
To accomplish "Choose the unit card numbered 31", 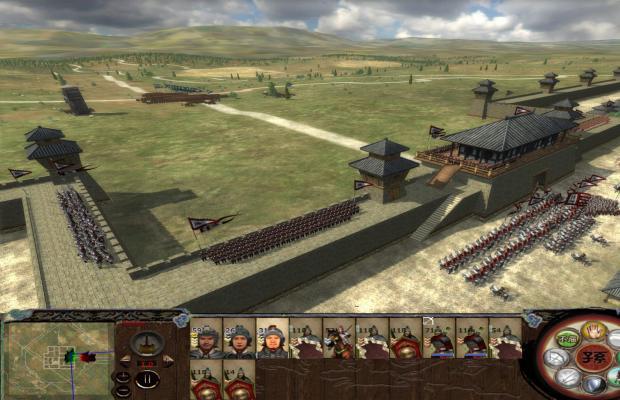I will tap(272, 340).
